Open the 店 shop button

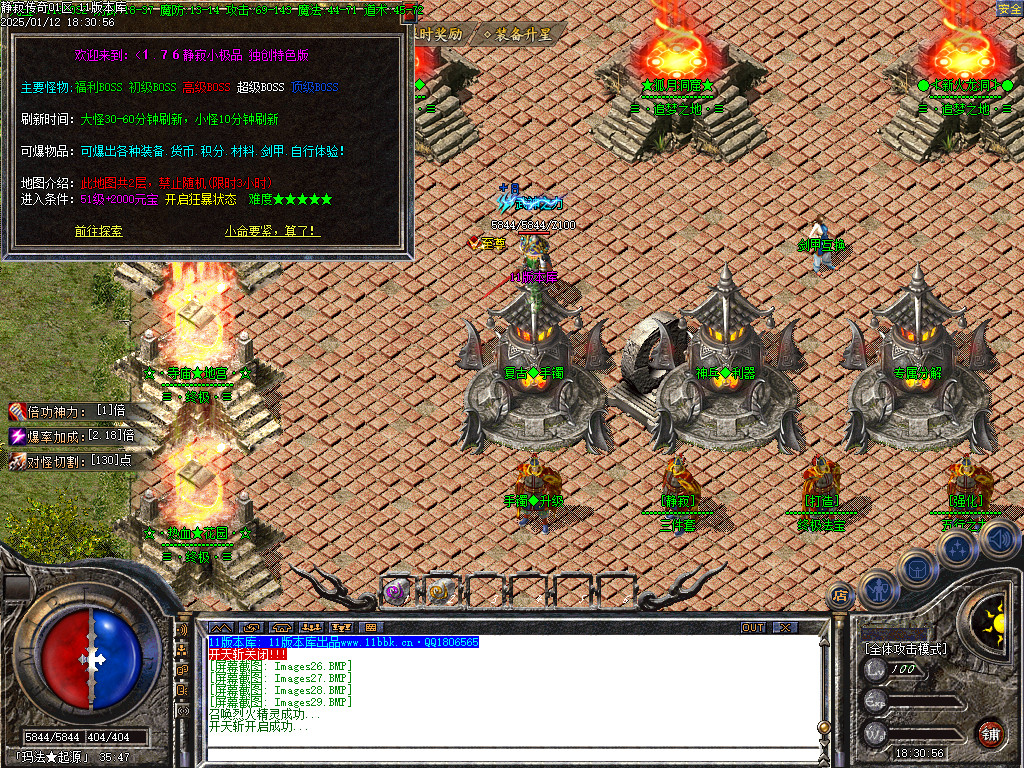tap(841, 595)
